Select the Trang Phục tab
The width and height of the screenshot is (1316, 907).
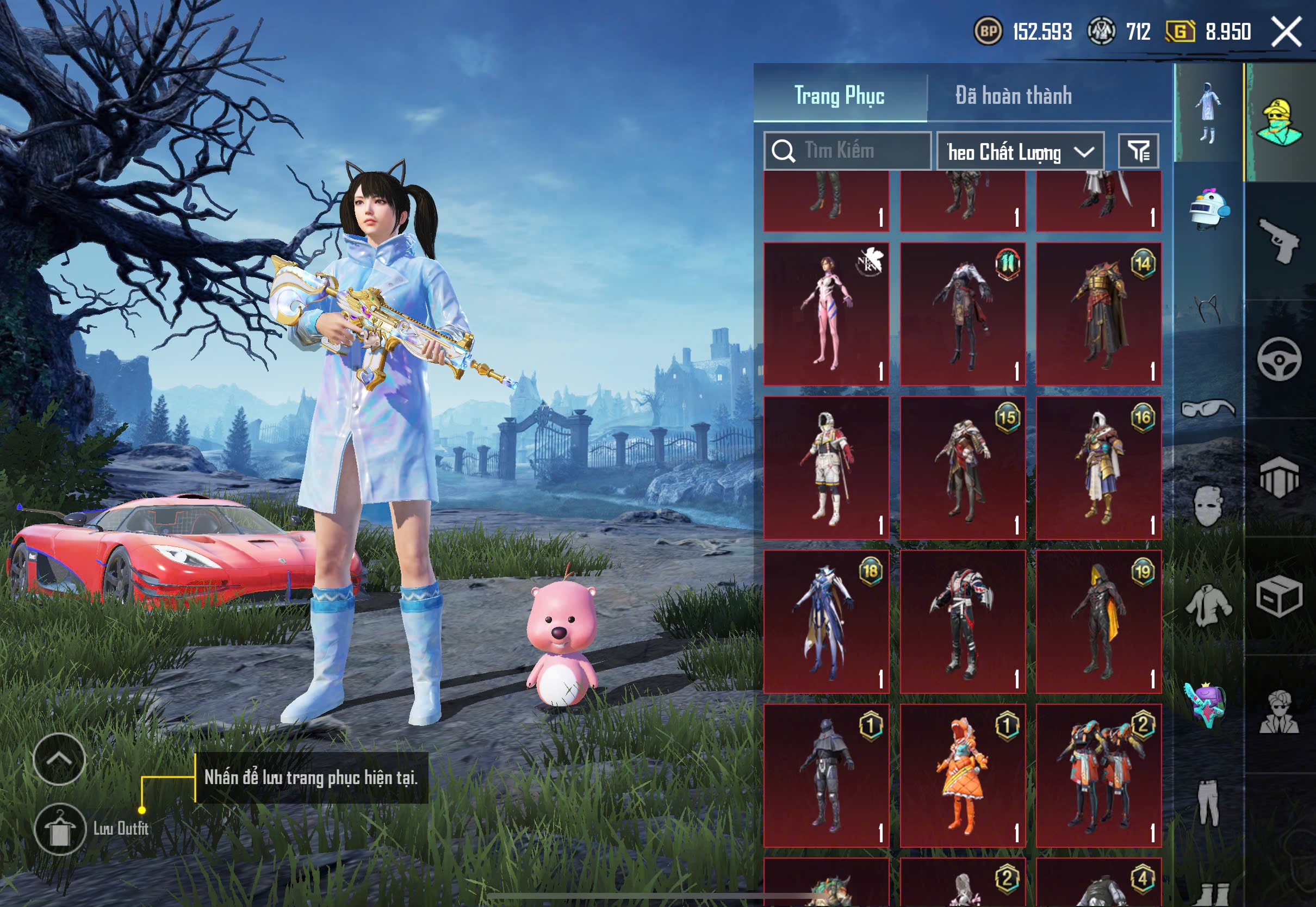coord(839,96)
